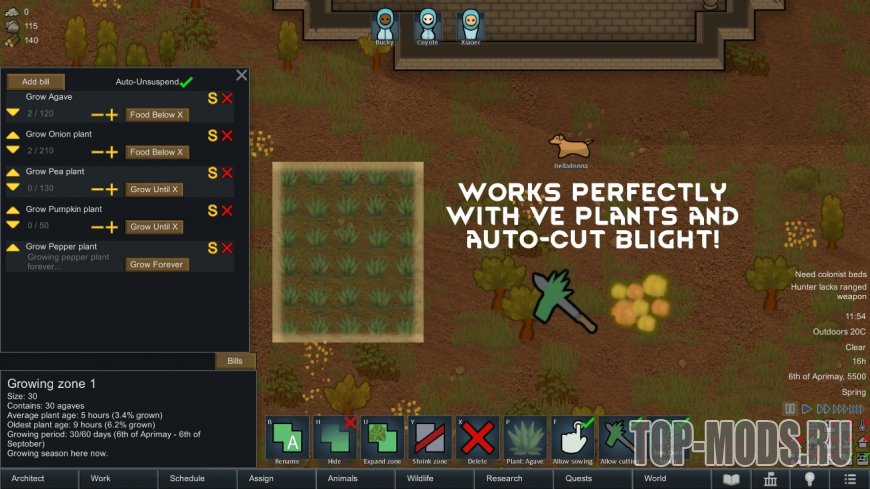
Task: Toggle Allow sowing for the zone
Action: click(573, 439)
